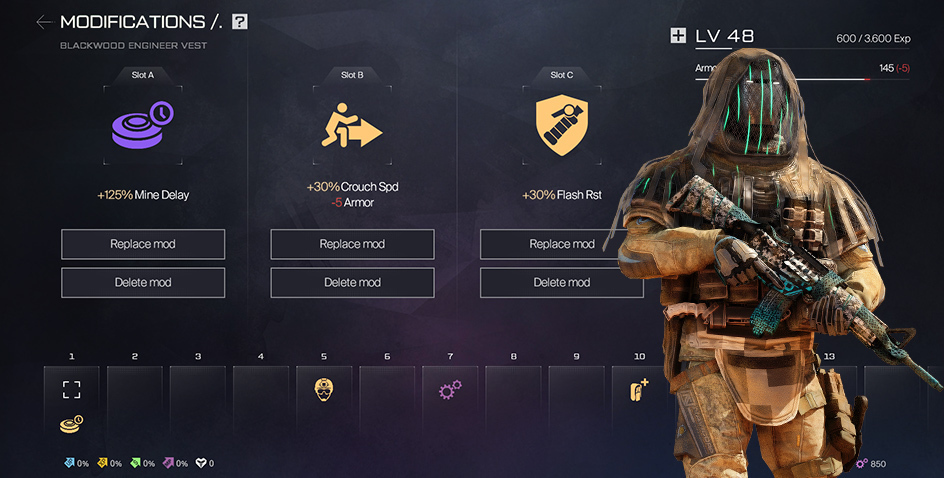Select the flash shield icon in Slot C
Viewport: 944px width, 478px height.
point(561,127)
